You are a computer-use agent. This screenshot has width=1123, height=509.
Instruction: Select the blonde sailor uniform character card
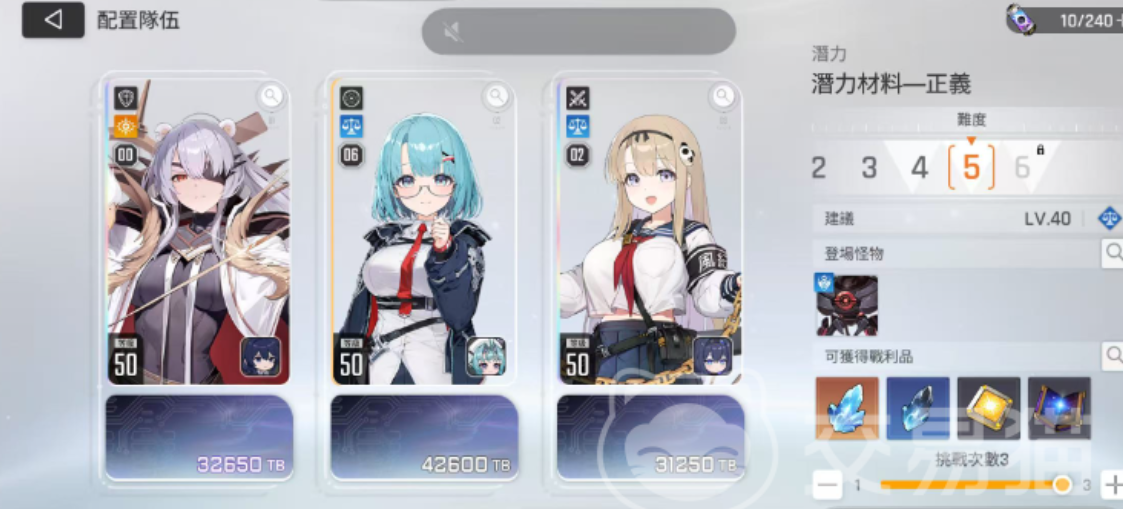coord(650,240)
